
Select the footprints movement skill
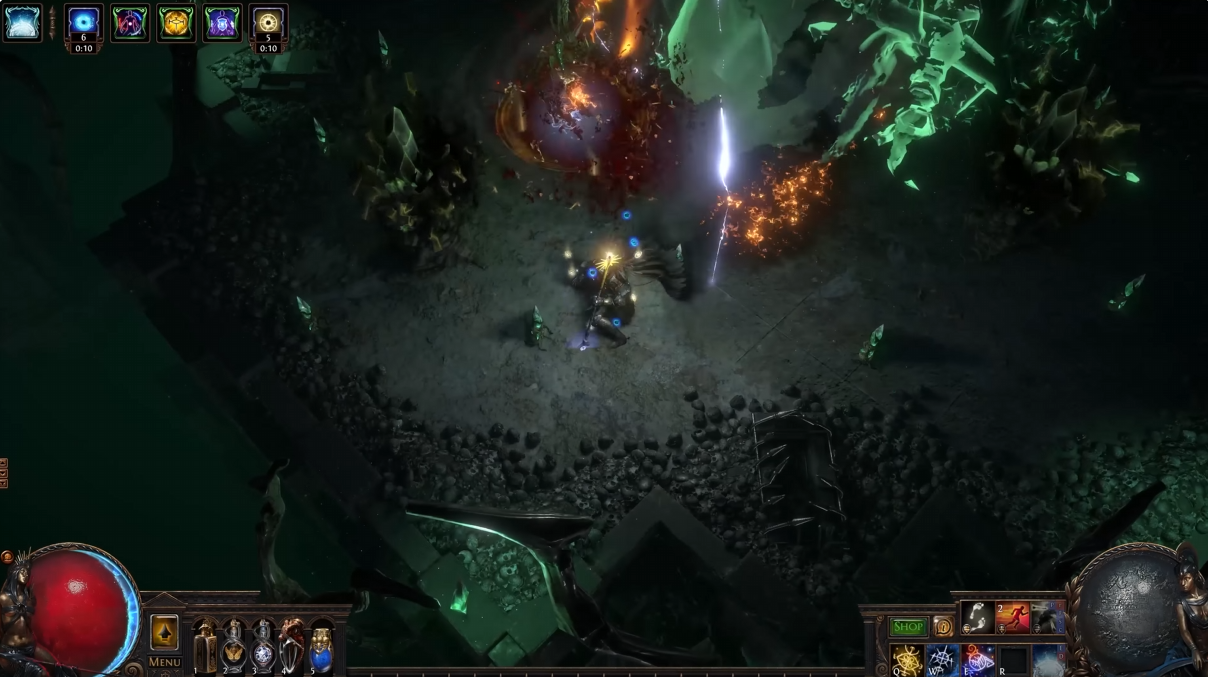pyautogui.click(x=978, y=618)
